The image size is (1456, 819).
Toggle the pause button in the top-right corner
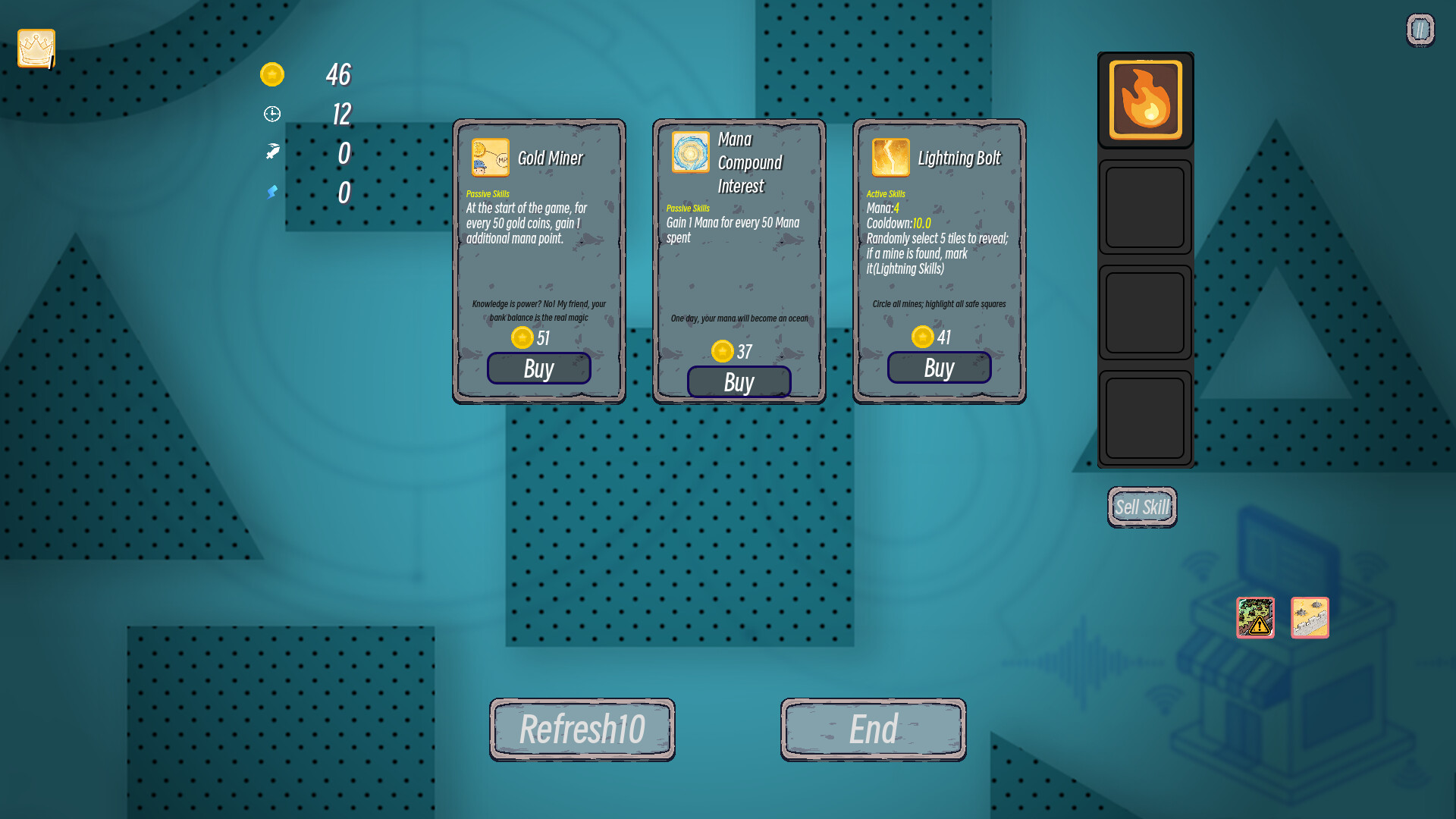click(1419, 28)
